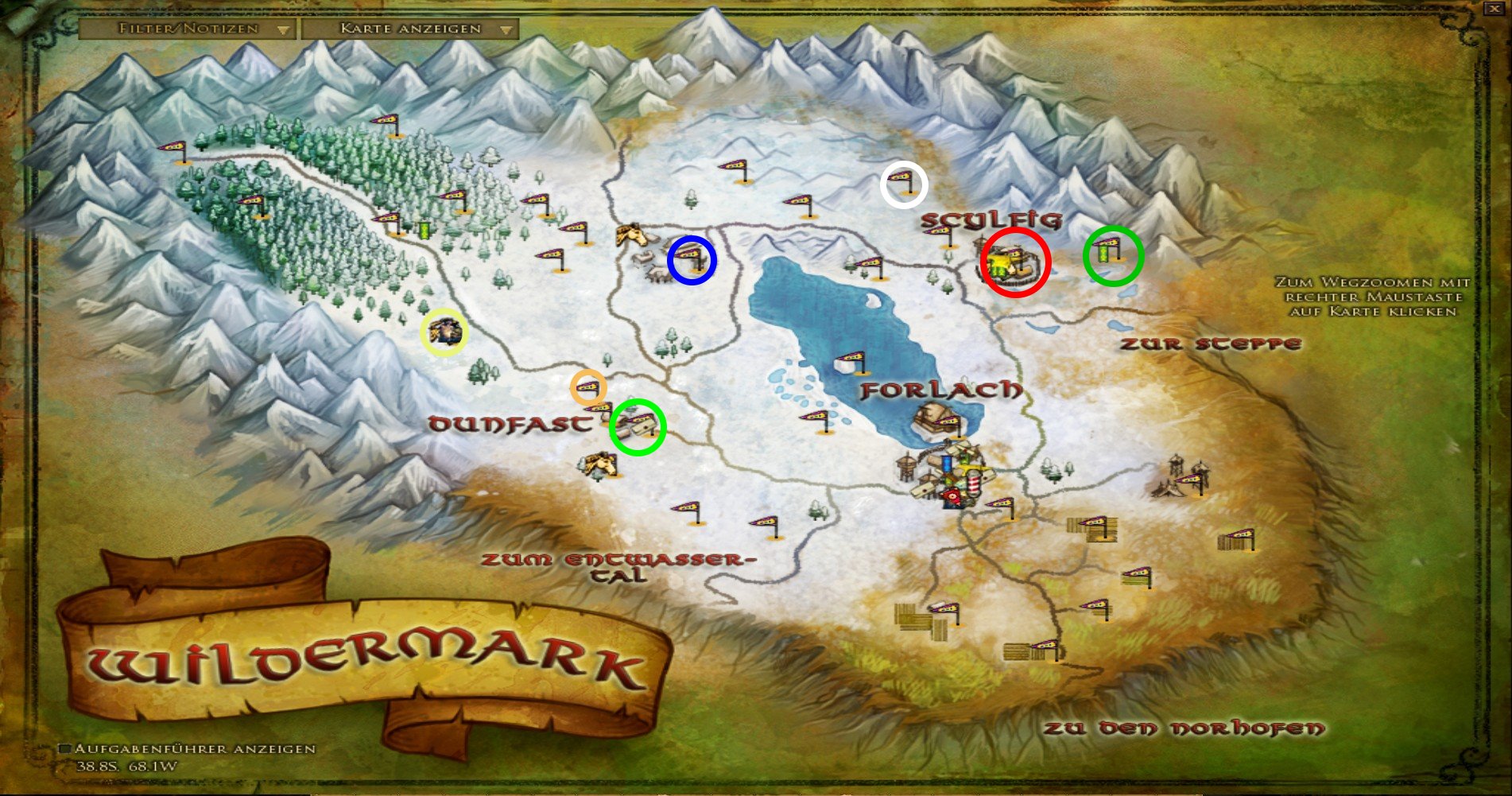Select the flag marker on the lake island
Screen dimensions: 1512x796
(x=854, y=362)
